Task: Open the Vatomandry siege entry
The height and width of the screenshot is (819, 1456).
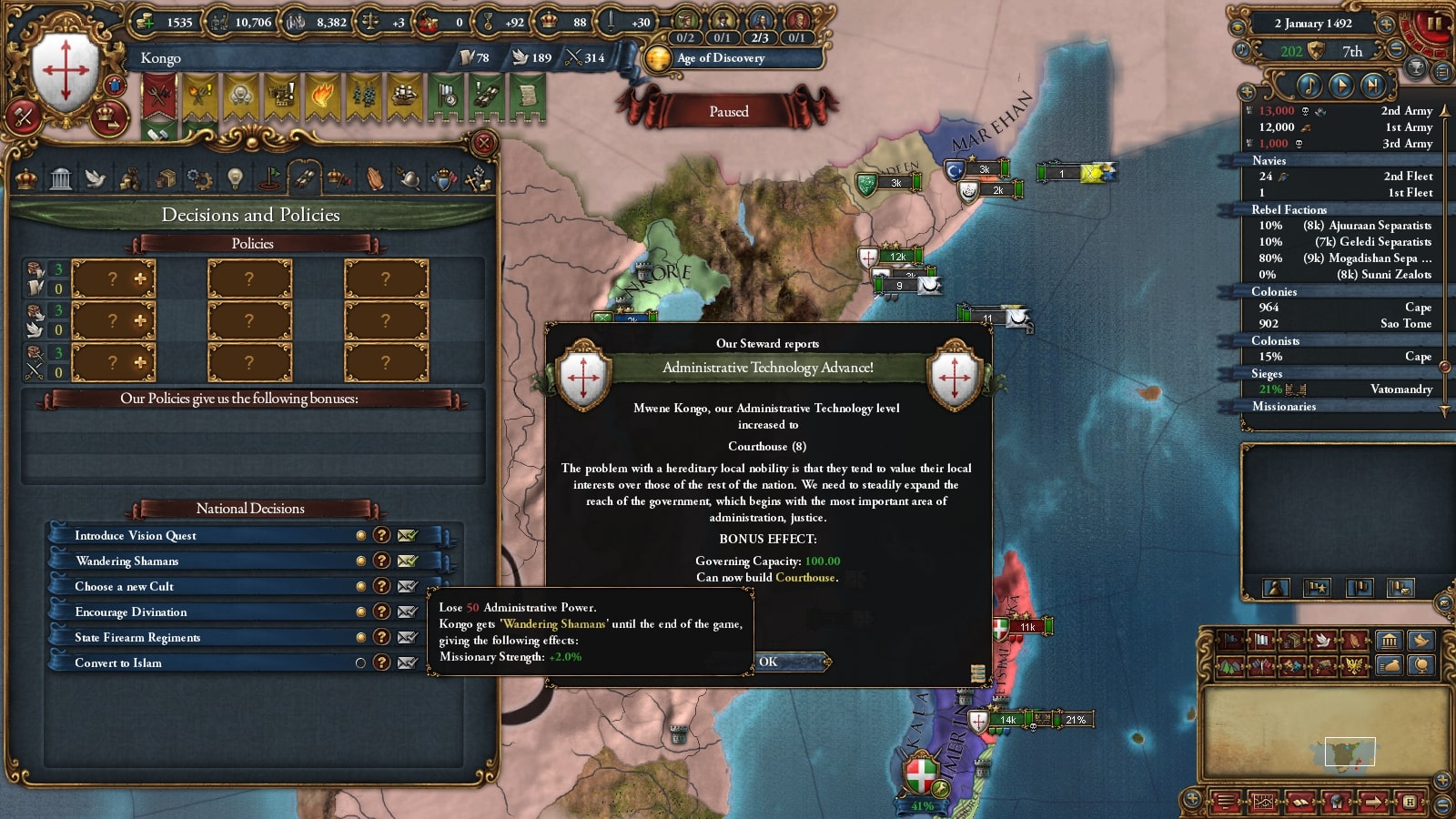Action: point(1400,389)
